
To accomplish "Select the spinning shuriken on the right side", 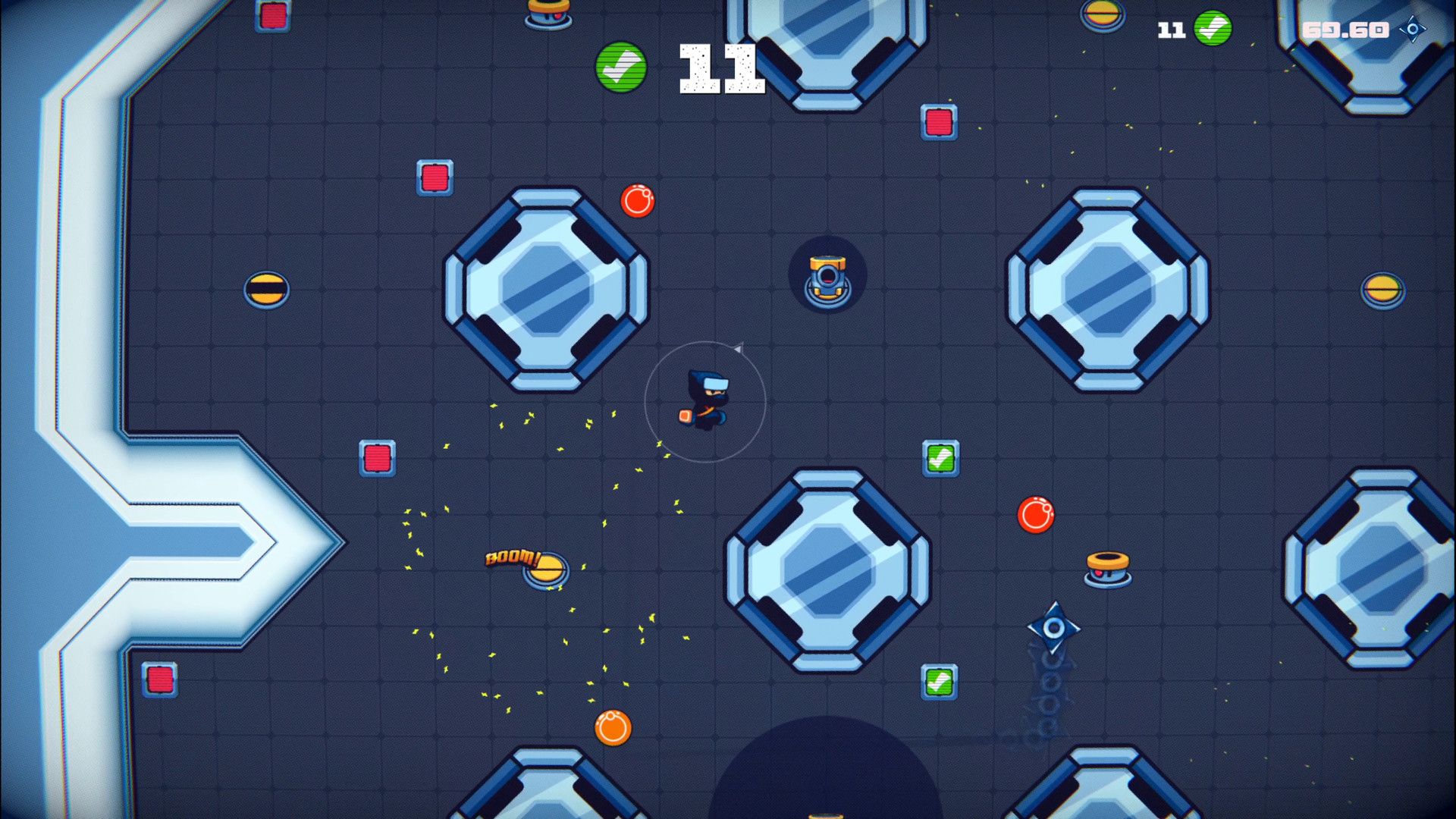I will (x=1053, y=627).
